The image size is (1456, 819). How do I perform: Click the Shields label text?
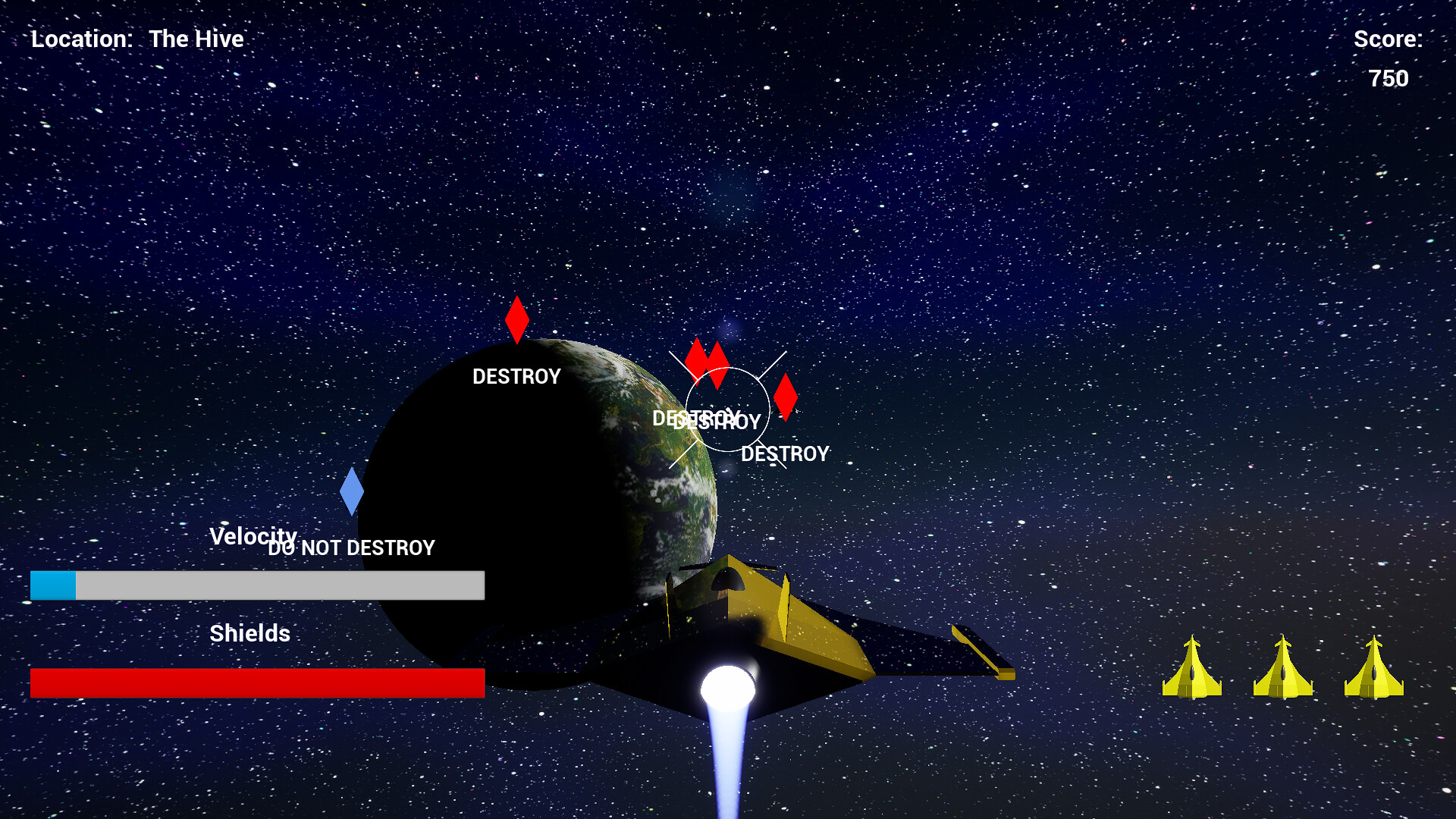(249, 632)
